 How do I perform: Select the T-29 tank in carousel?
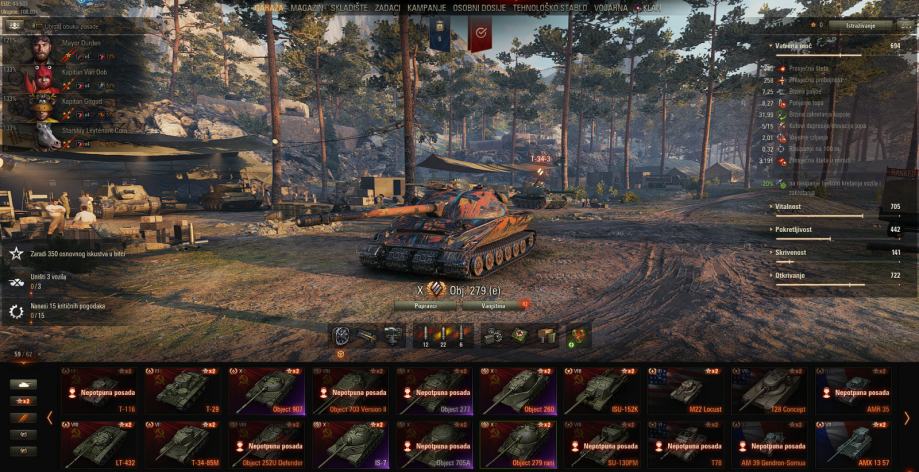pos(182,391)
